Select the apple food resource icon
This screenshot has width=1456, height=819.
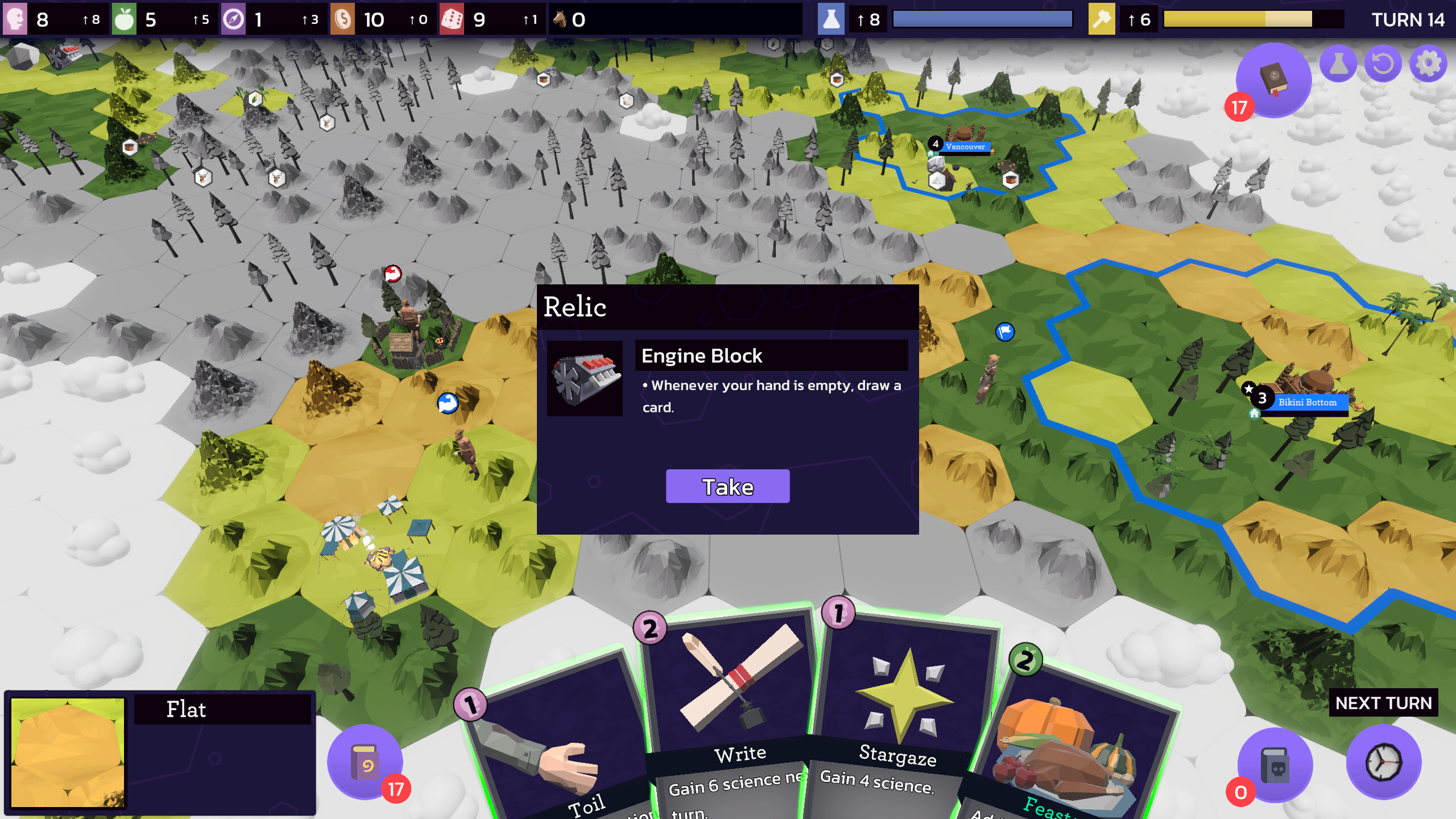[x=126, y=19]
